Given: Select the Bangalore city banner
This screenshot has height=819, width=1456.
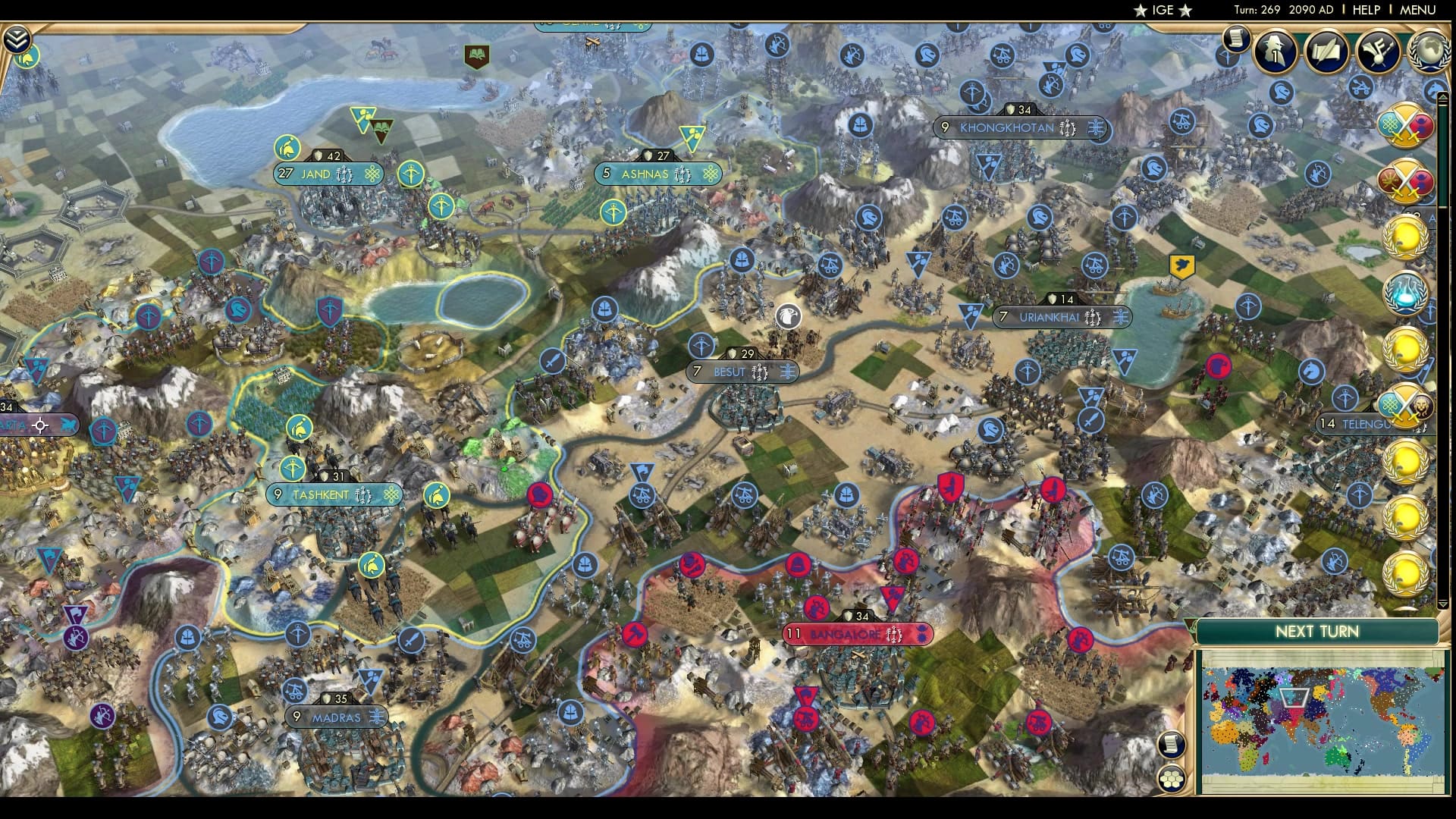Looking at the screenshot, I should (x=857, y=635).
